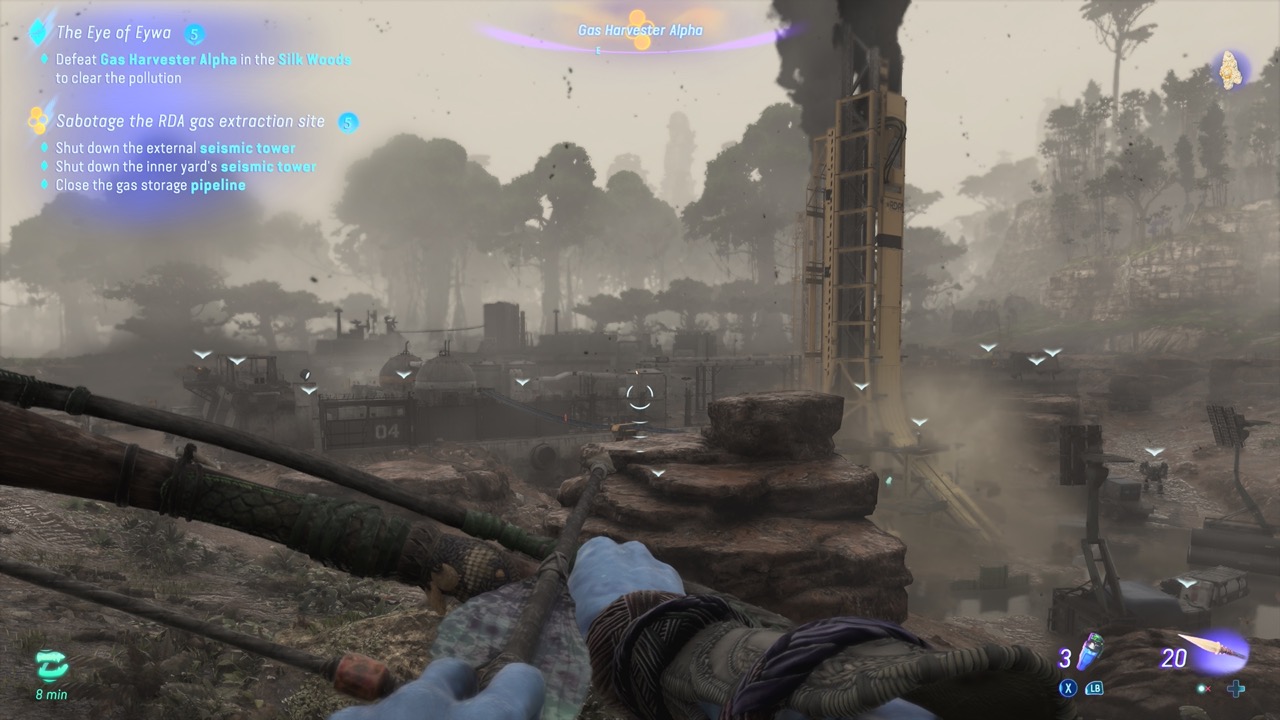The height and width of the screenshot is (720, 1280).
Task: Click The Eye of Eywa quest crystal icon
Action: click(38, 31)
